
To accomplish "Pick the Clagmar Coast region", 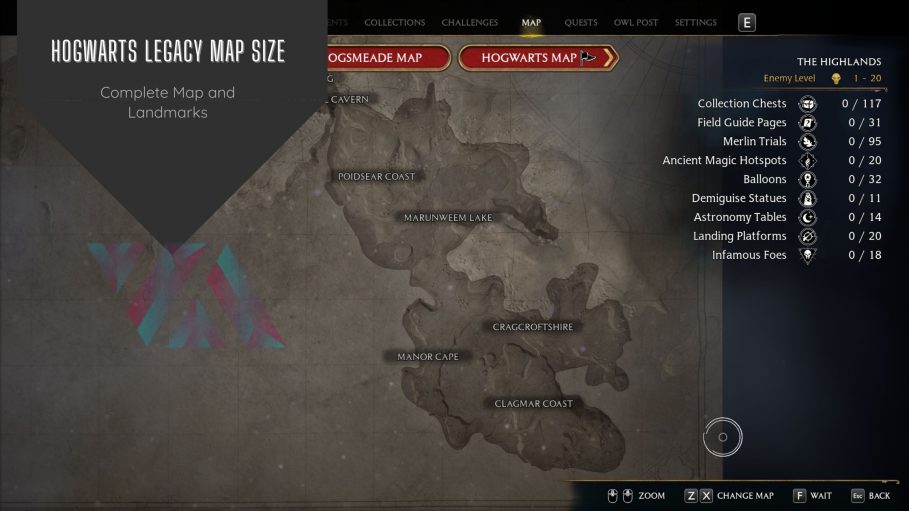I will 534,404.
